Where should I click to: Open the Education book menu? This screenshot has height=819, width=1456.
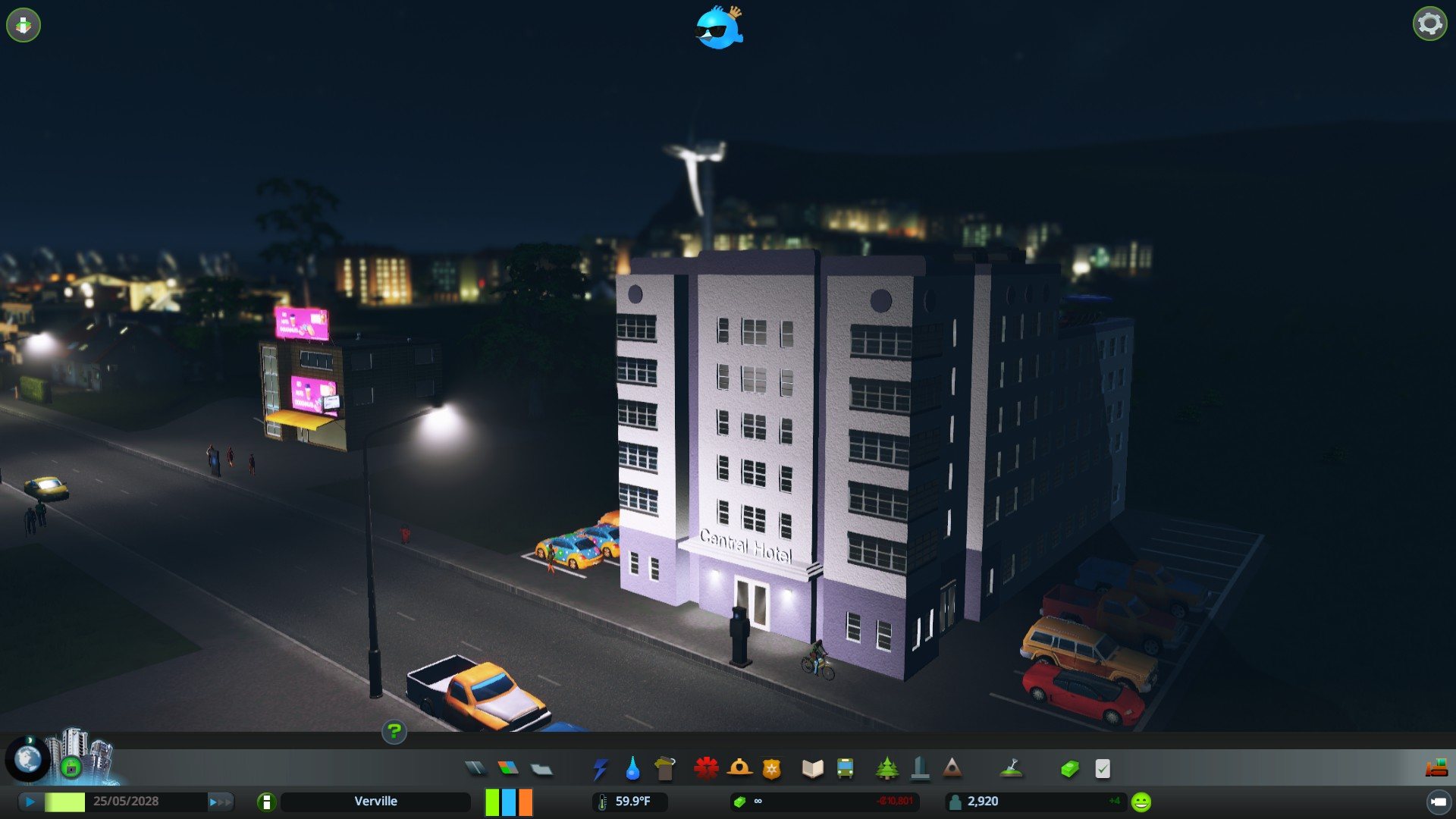[x=812, y=769]
